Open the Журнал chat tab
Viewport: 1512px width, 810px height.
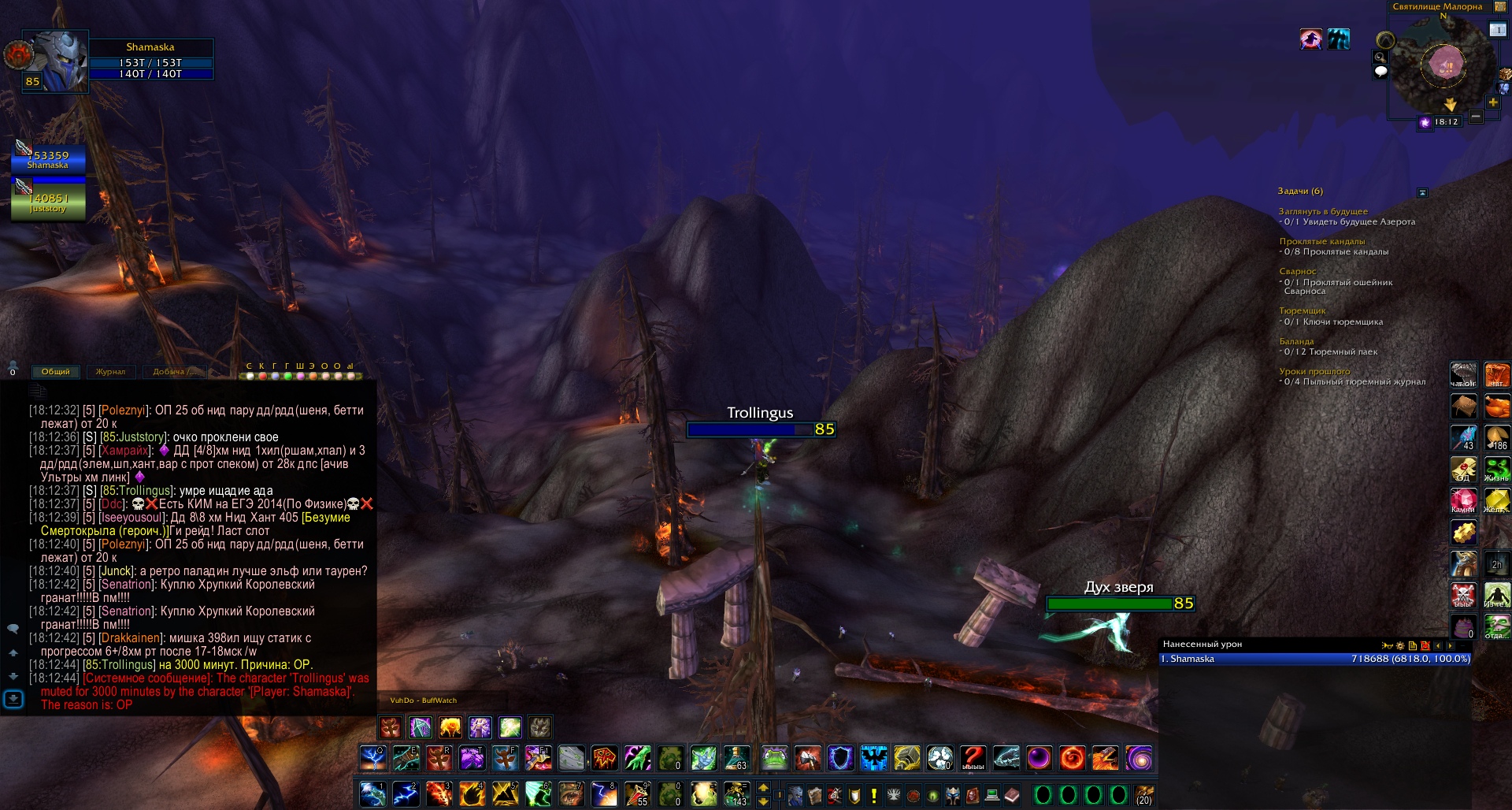tap(110, 372)
